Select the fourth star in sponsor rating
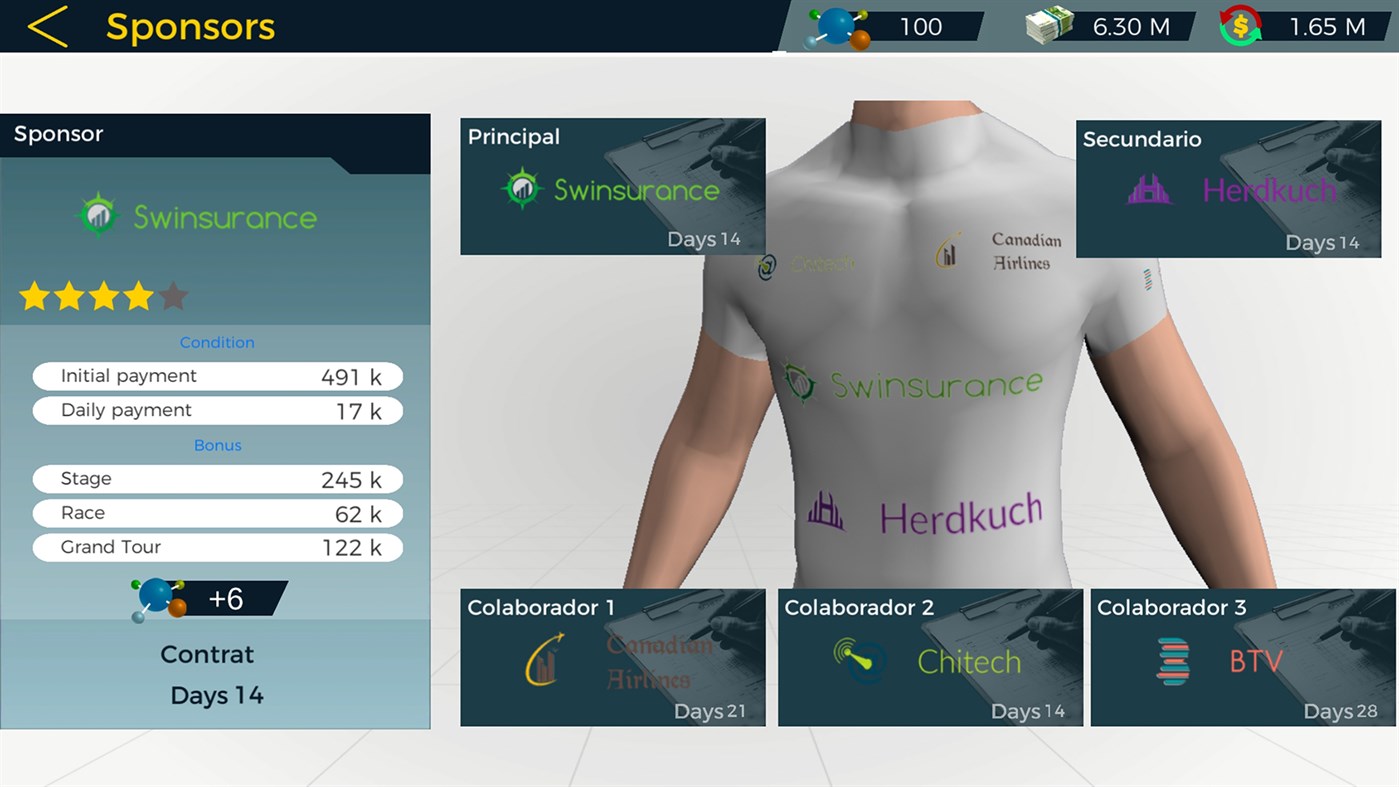The height and width of the screenshot is (787, 1399). 138,295
